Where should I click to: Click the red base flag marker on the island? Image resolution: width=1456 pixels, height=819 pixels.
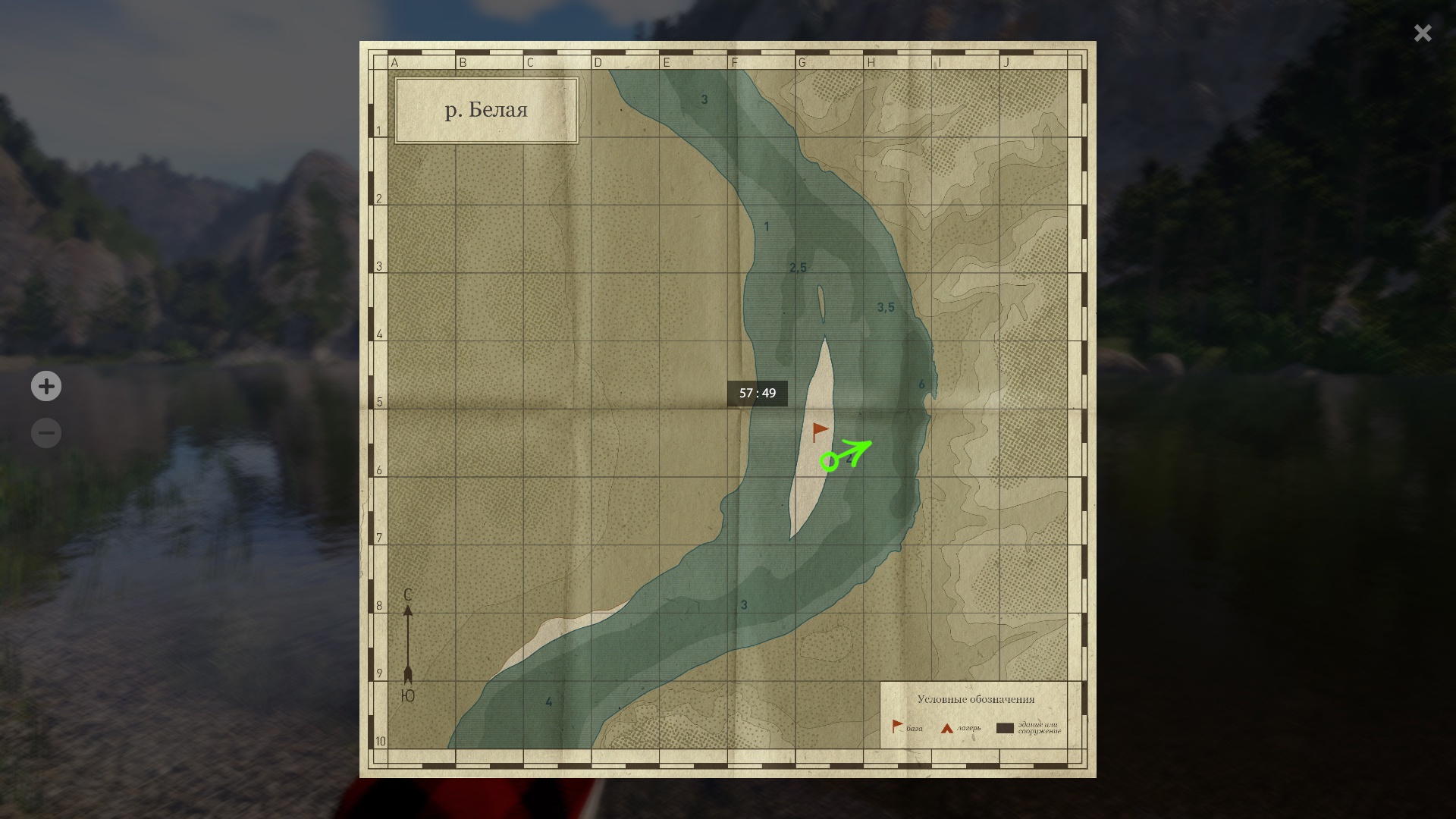820,431
